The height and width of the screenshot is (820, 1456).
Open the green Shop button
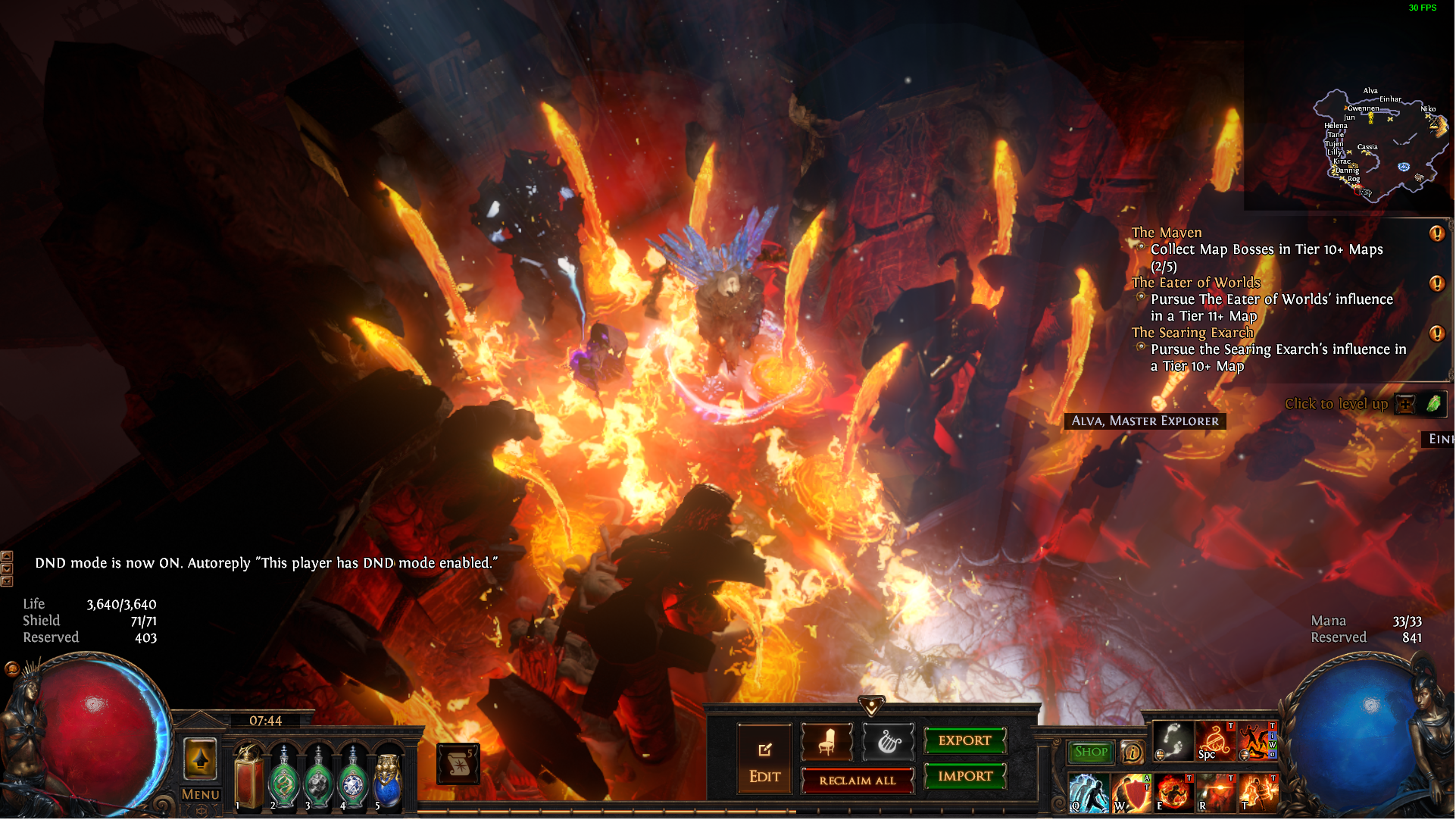click(1090, 752)
